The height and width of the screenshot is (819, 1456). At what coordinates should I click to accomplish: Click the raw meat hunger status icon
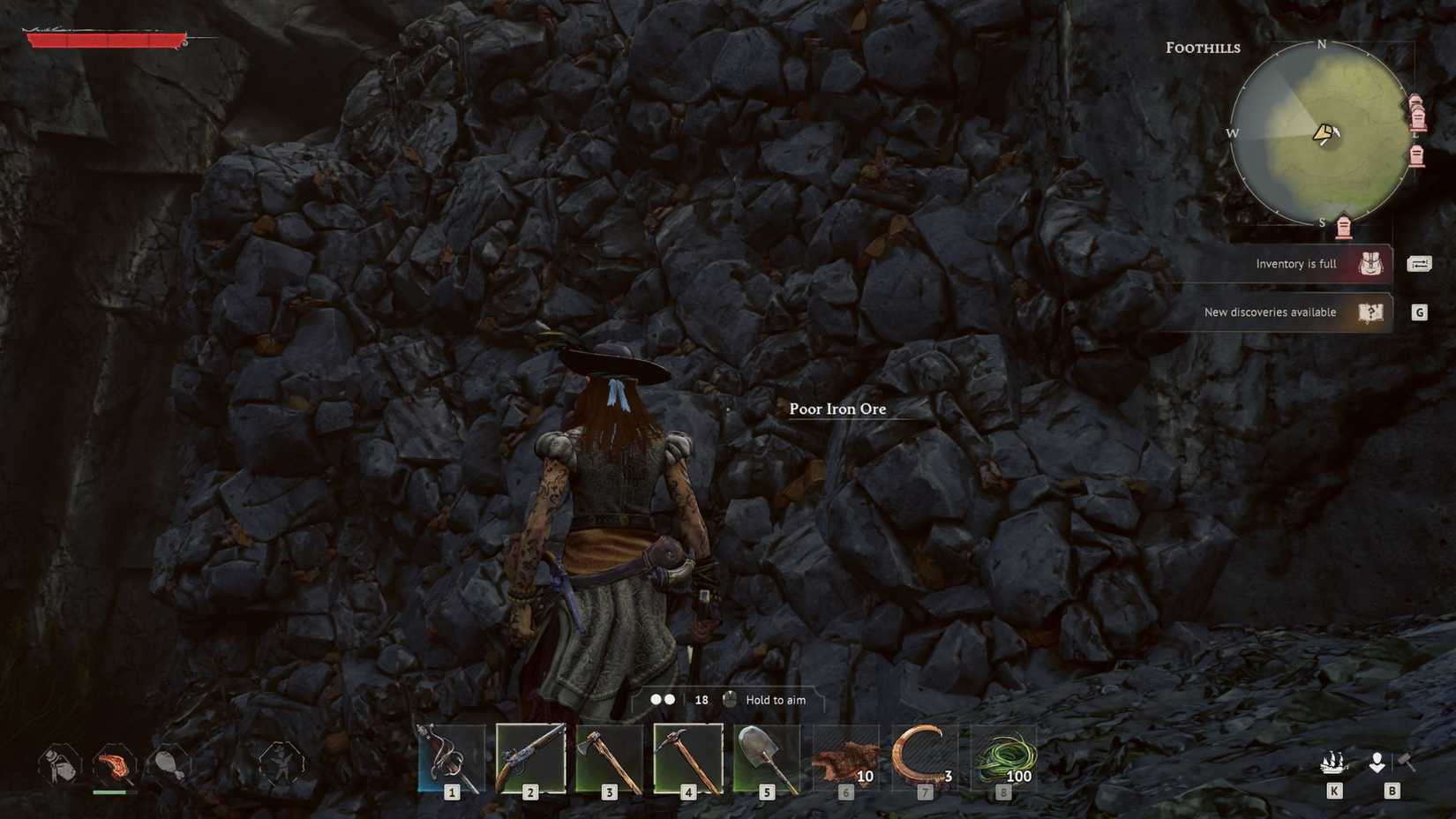pos(113,766)
